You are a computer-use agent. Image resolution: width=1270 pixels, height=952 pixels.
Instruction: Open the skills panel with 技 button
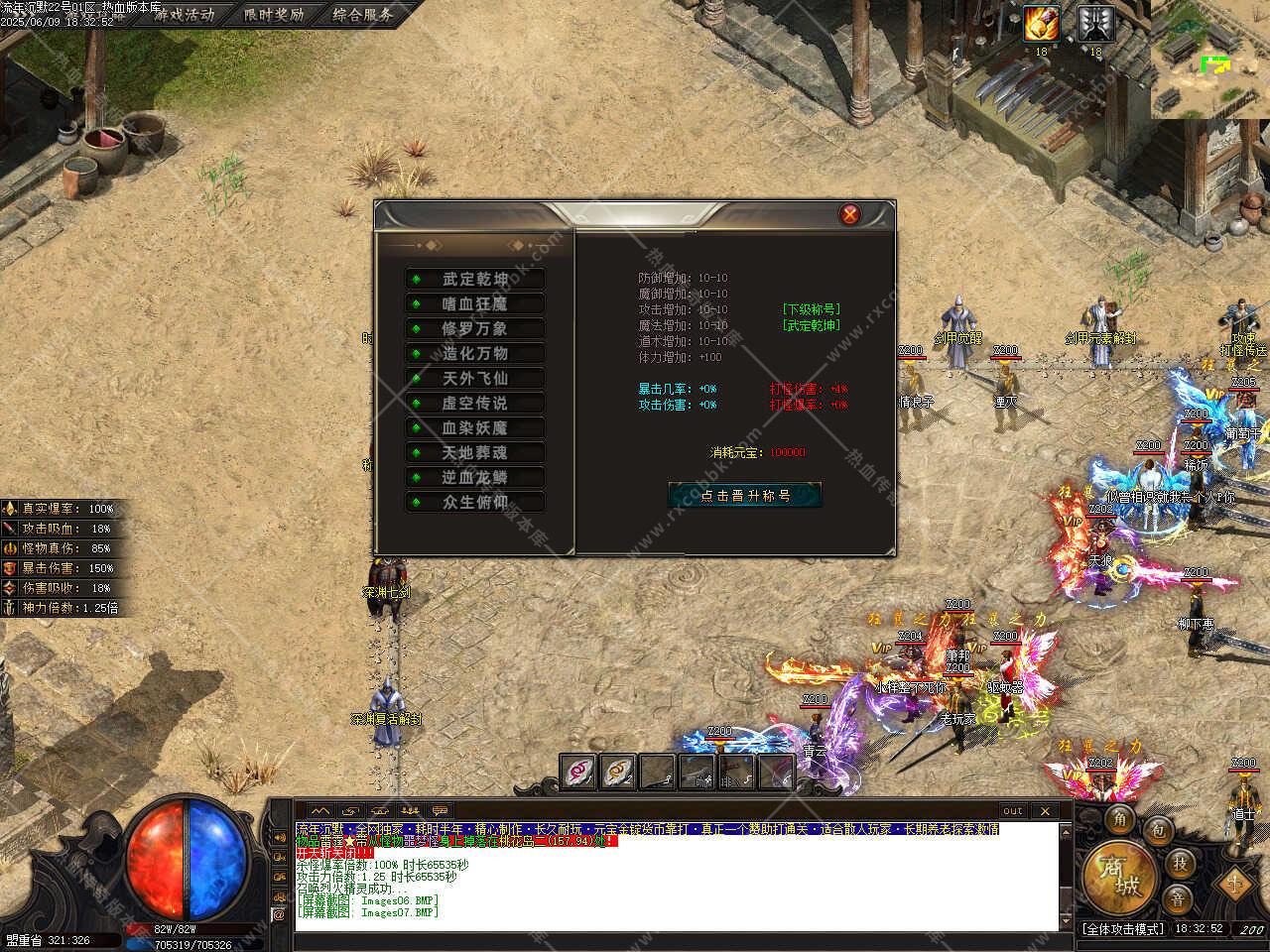1180,862
